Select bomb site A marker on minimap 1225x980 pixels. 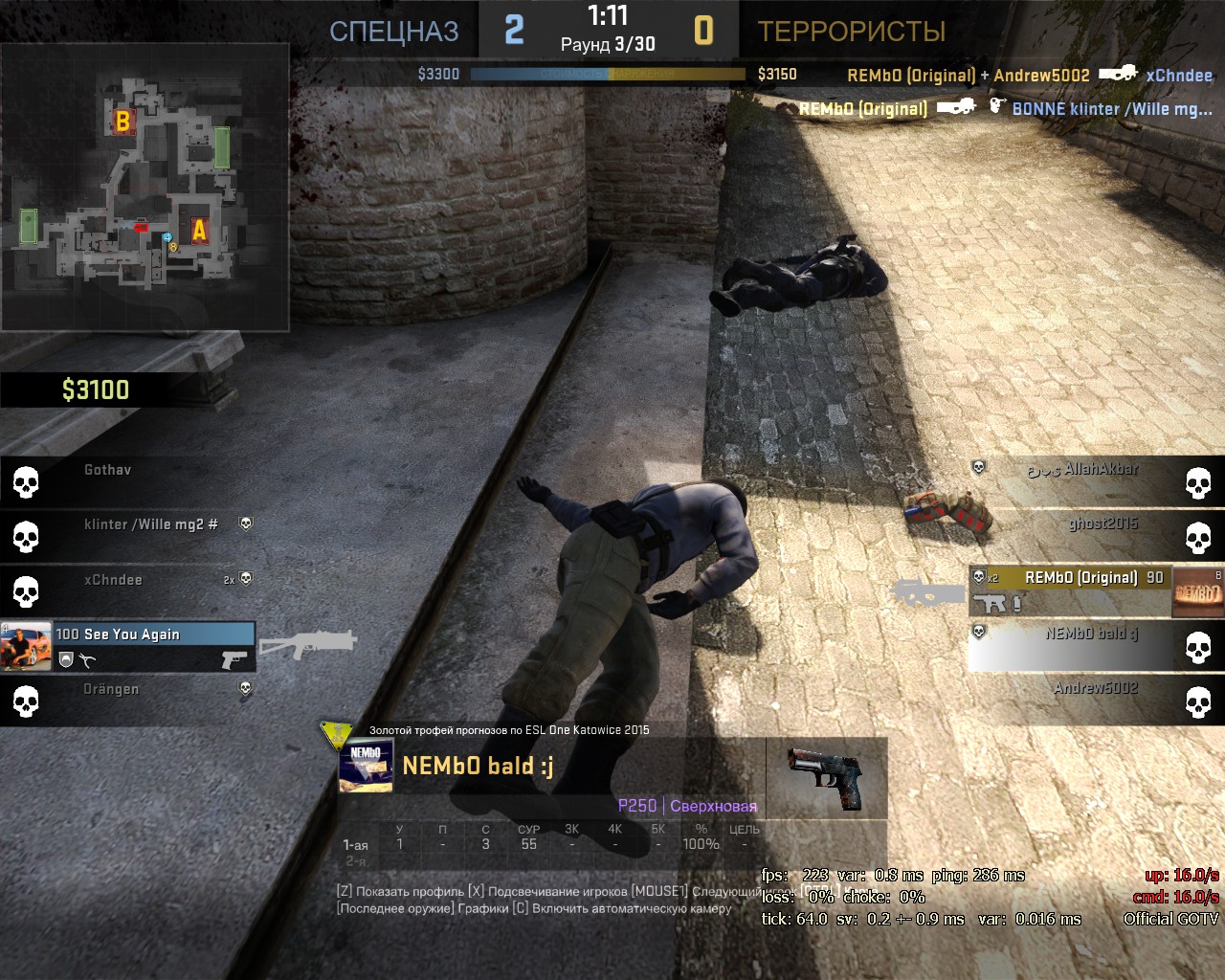pos(199,231)
